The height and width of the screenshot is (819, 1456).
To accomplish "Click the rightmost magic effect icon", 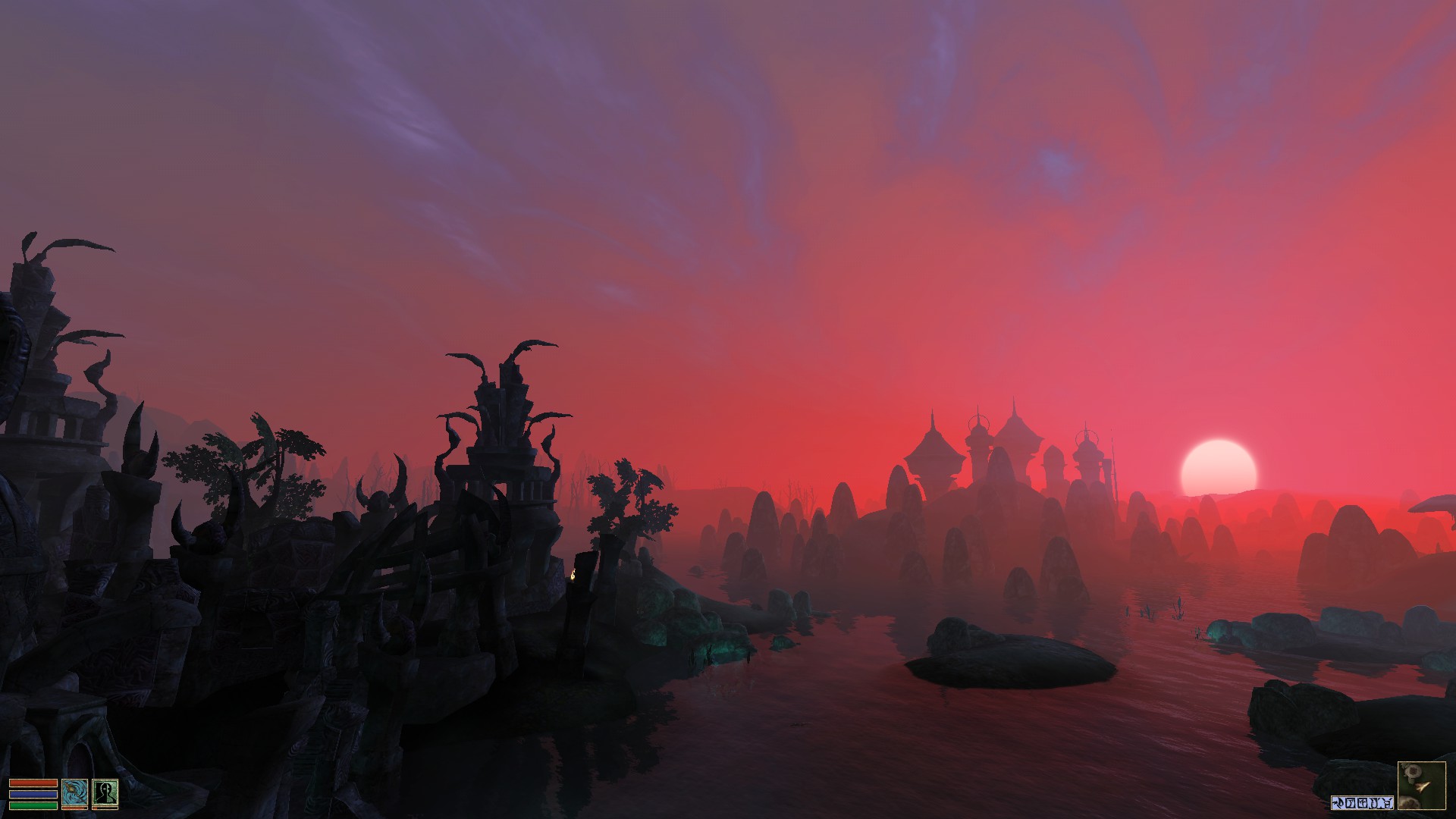I will [x=1386, y=802].
